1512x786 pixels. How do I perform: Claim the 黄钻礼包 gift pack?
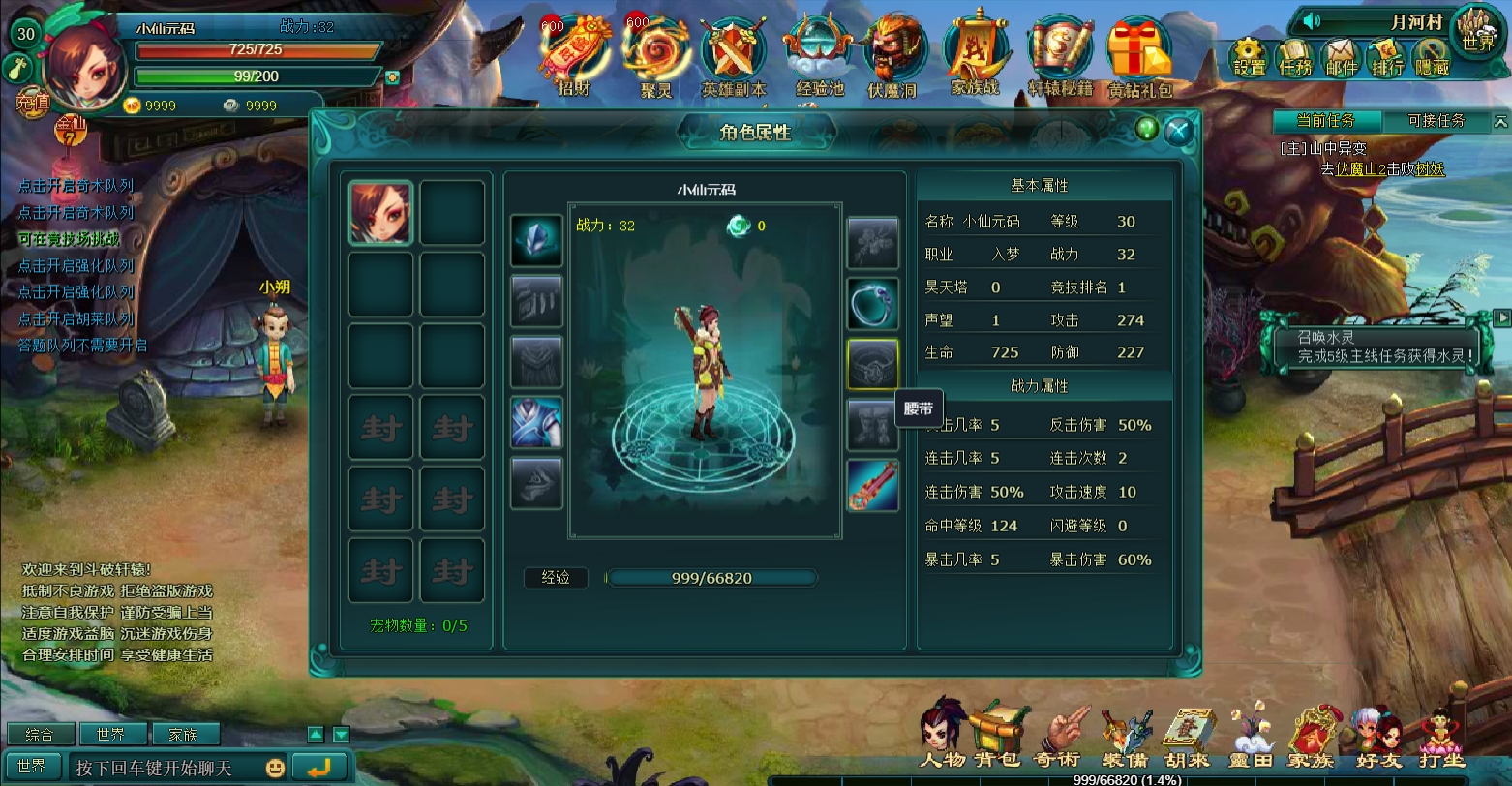click(x=1139, y=58)
